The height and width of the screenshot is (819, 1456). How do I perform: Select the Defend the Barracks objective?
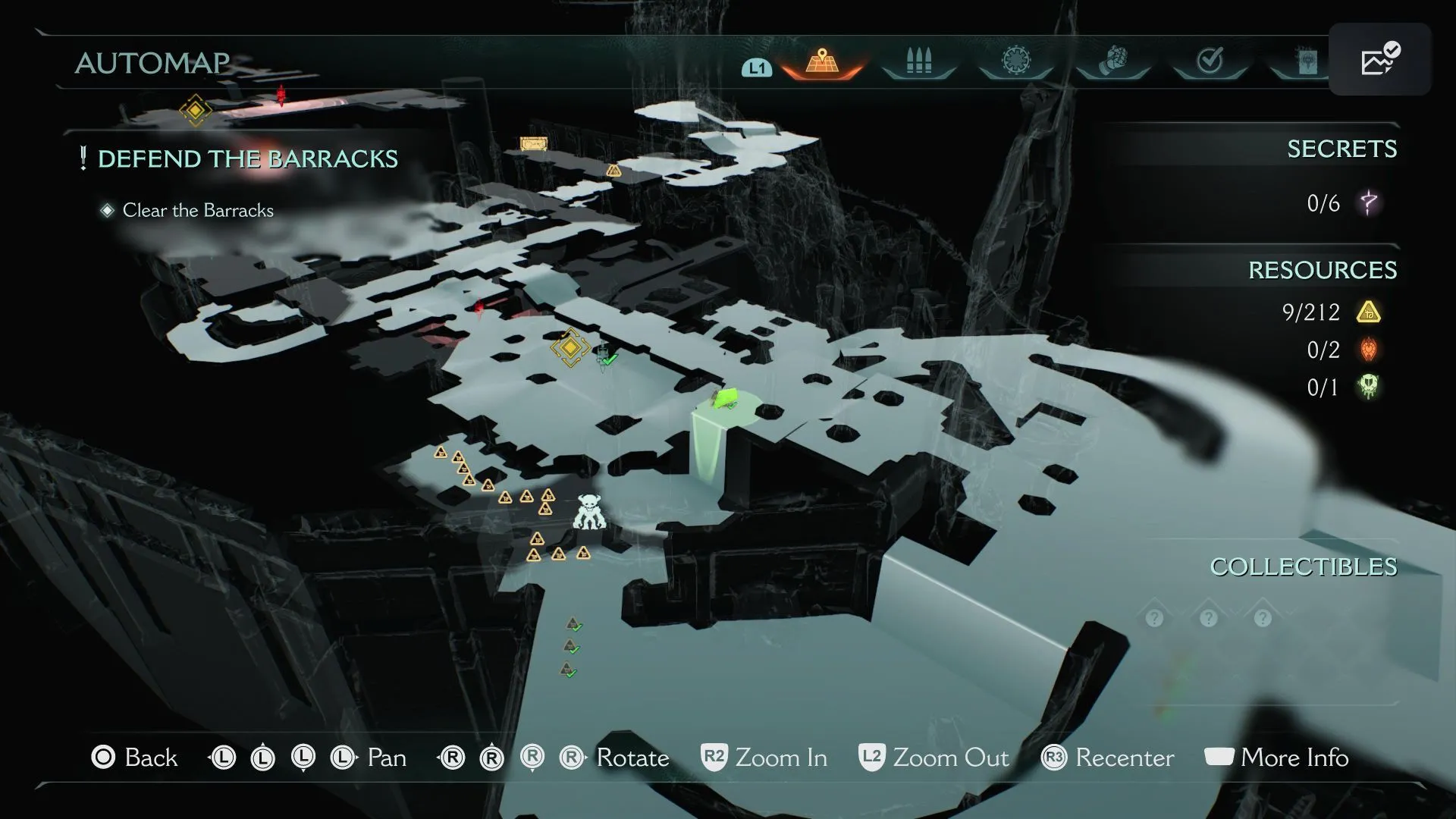point(247,159)
